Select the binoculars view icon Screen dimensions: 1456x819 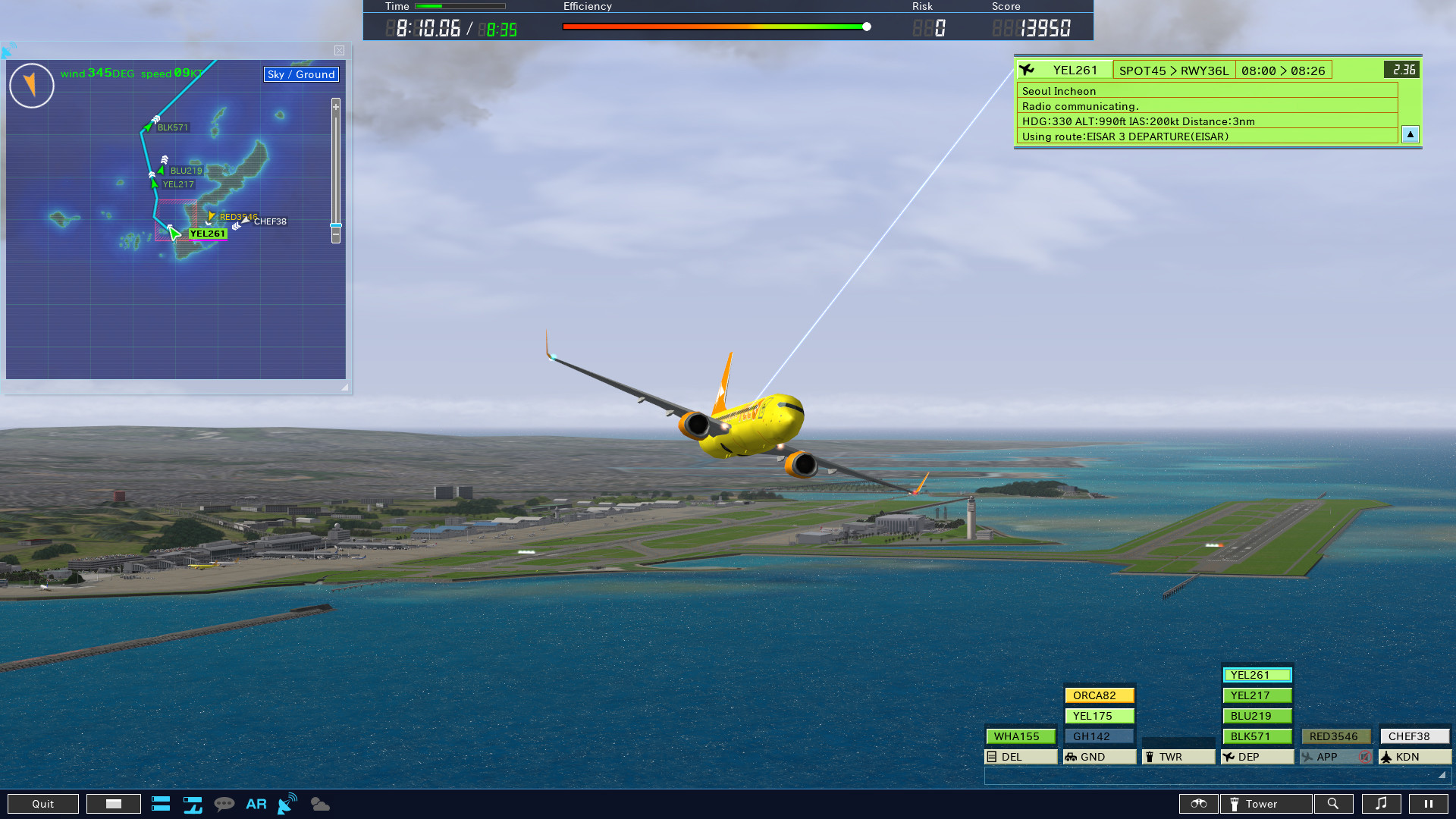tap(1199, 804)
